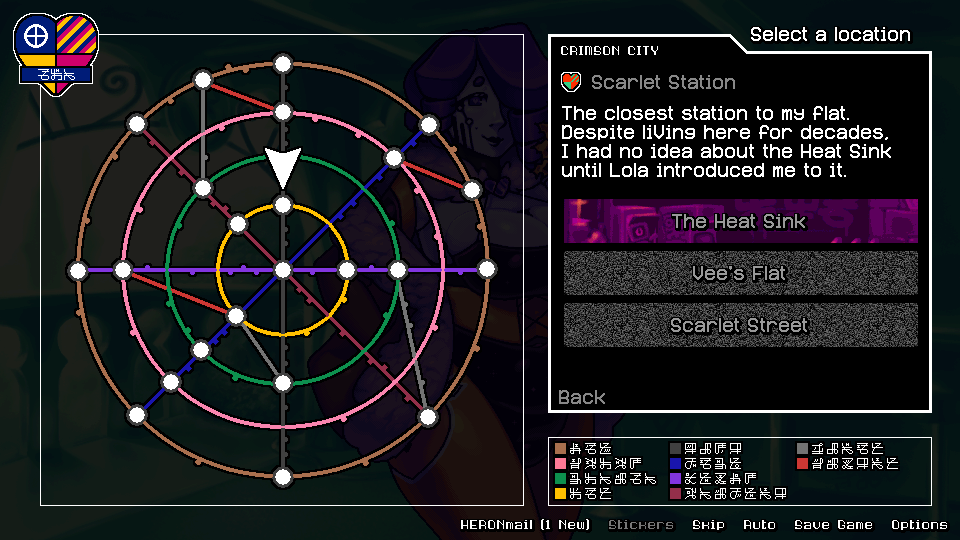Viewport: 960px width, 540px height.
Task: Click the yellow line legend swatch
Action: pyautogui.click(x=561, y=493)
